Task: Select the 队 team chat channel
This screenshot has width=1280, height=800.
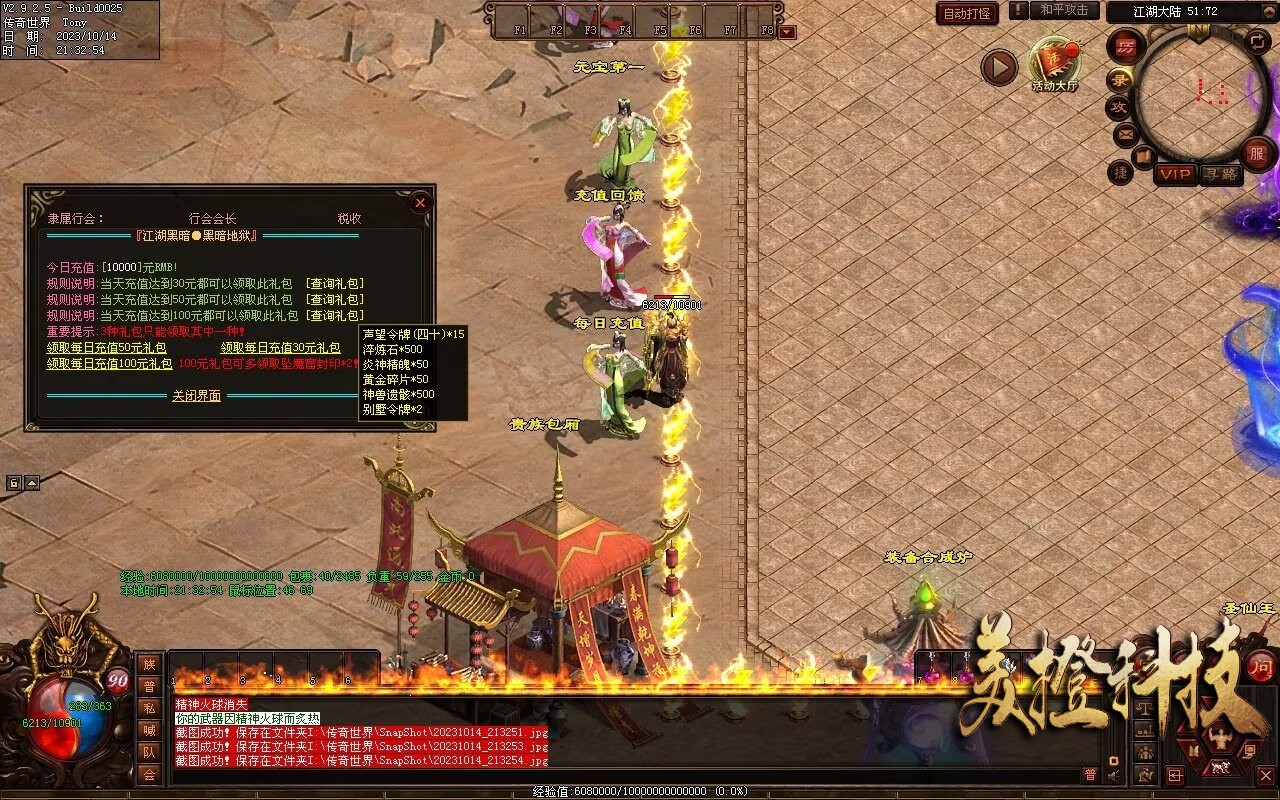Action: coord(149,752)
